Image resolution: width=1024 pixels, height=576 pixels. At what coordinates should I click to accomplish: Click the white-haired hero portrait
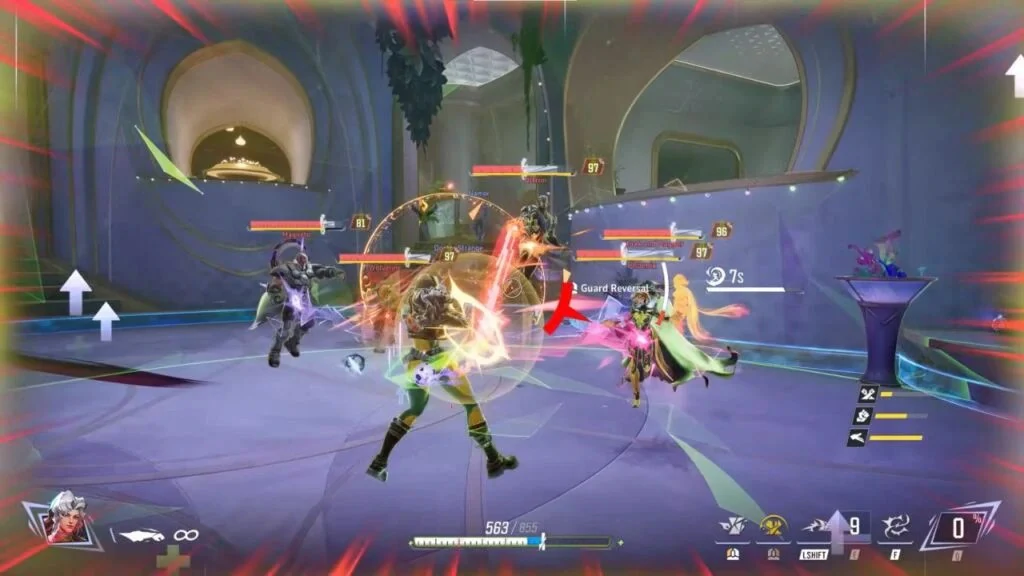pyautogui.click(x=62, y=516)
